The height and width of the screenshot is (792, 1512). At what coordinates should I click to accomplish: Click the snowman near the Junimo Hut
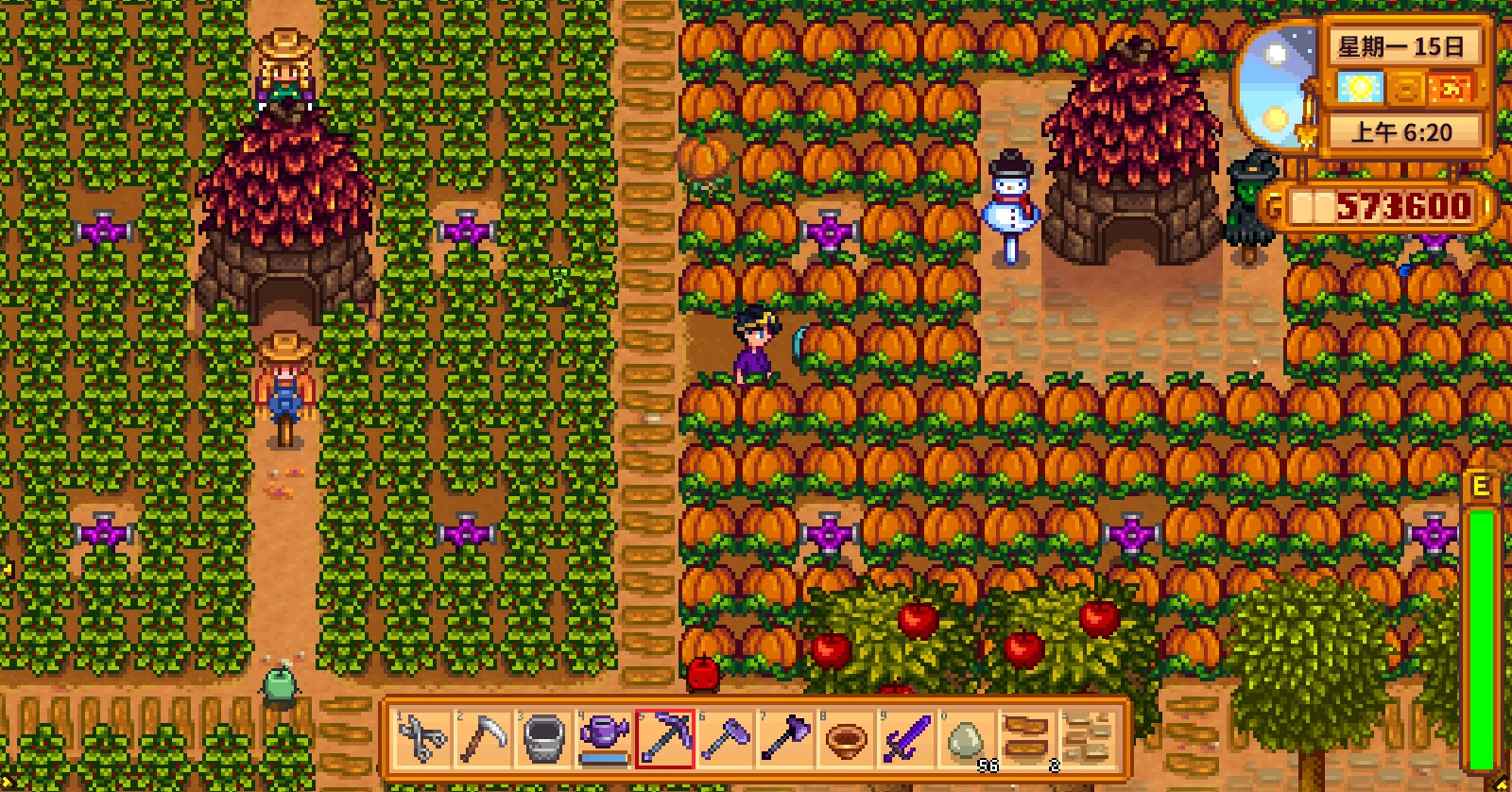pyautogui.click(x=1011, y=203)
